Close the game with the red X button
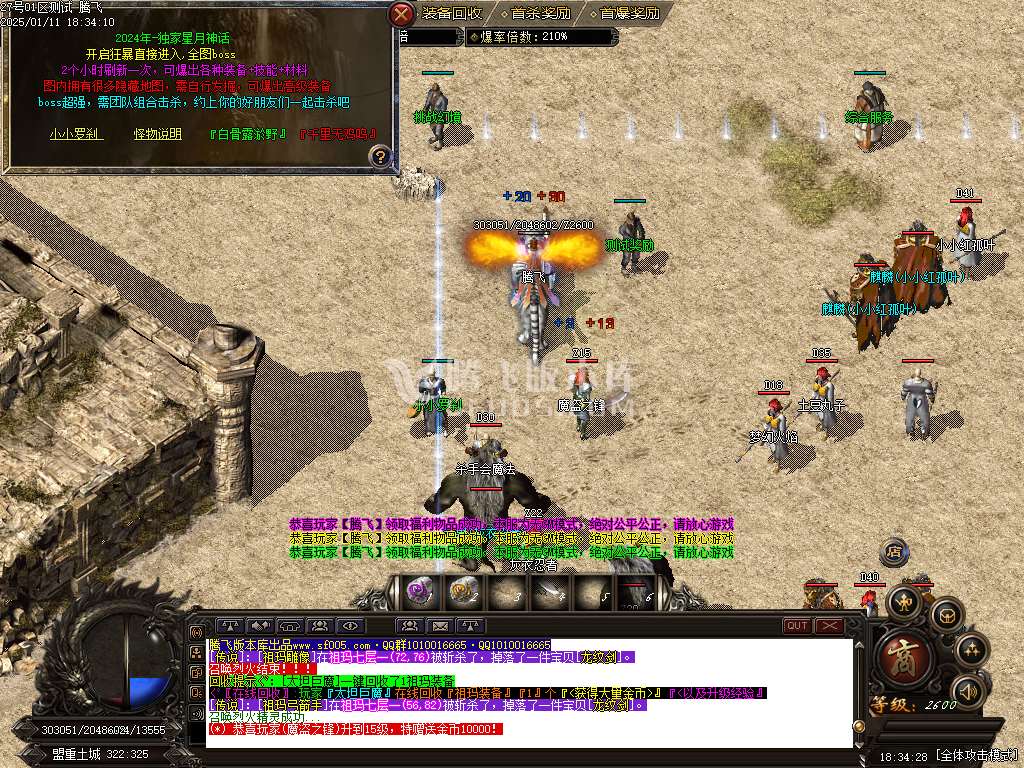Image resolution: width=1024 pixels, height=768 pixels. 830,626
